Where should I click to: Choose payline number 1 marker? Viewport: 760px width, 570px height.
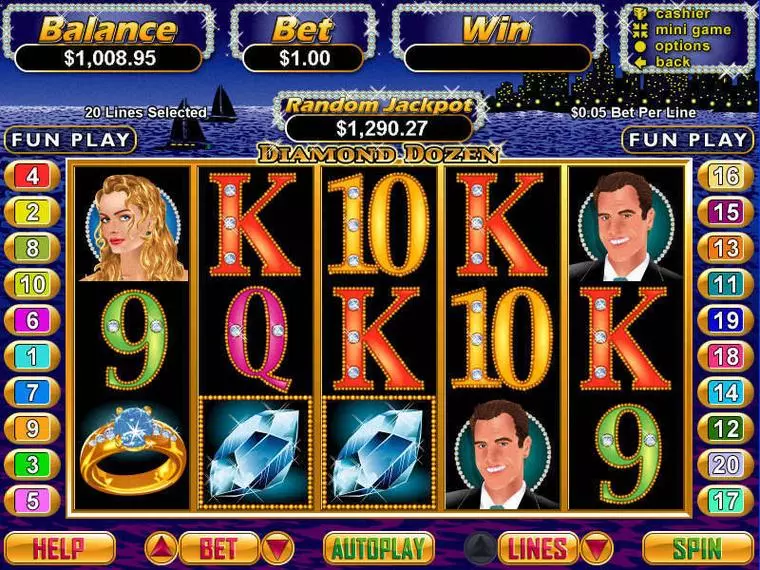[32, 356]
